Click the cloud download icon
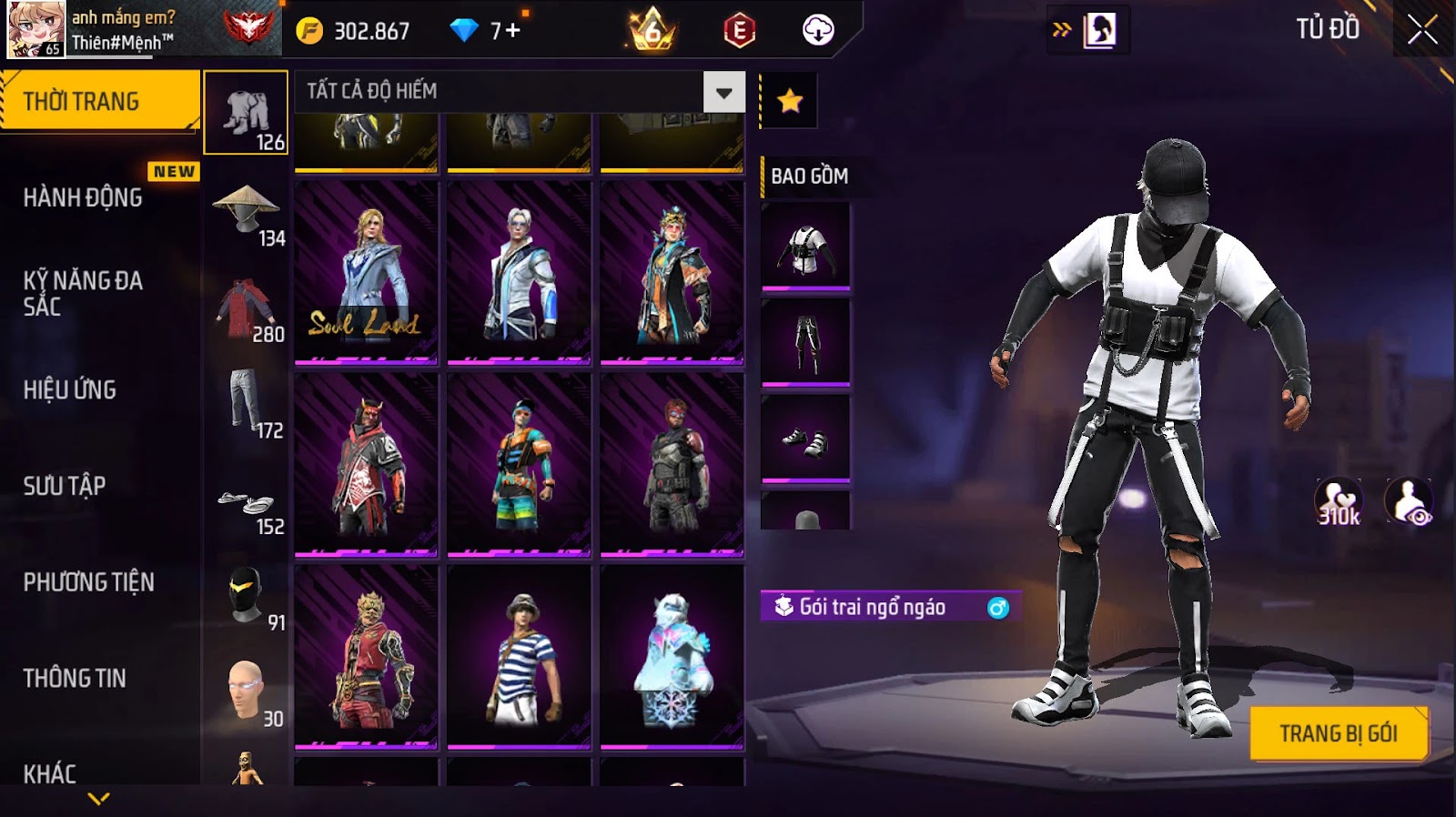The image size is (1456, 817). [818, 30]
